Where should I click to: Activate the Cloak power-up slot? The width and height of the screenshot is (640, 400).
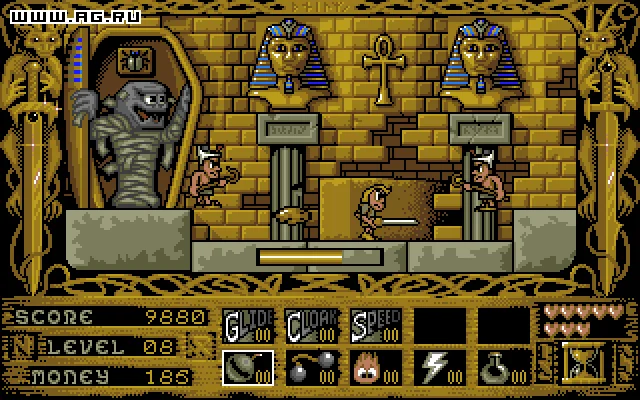point(312,325)
